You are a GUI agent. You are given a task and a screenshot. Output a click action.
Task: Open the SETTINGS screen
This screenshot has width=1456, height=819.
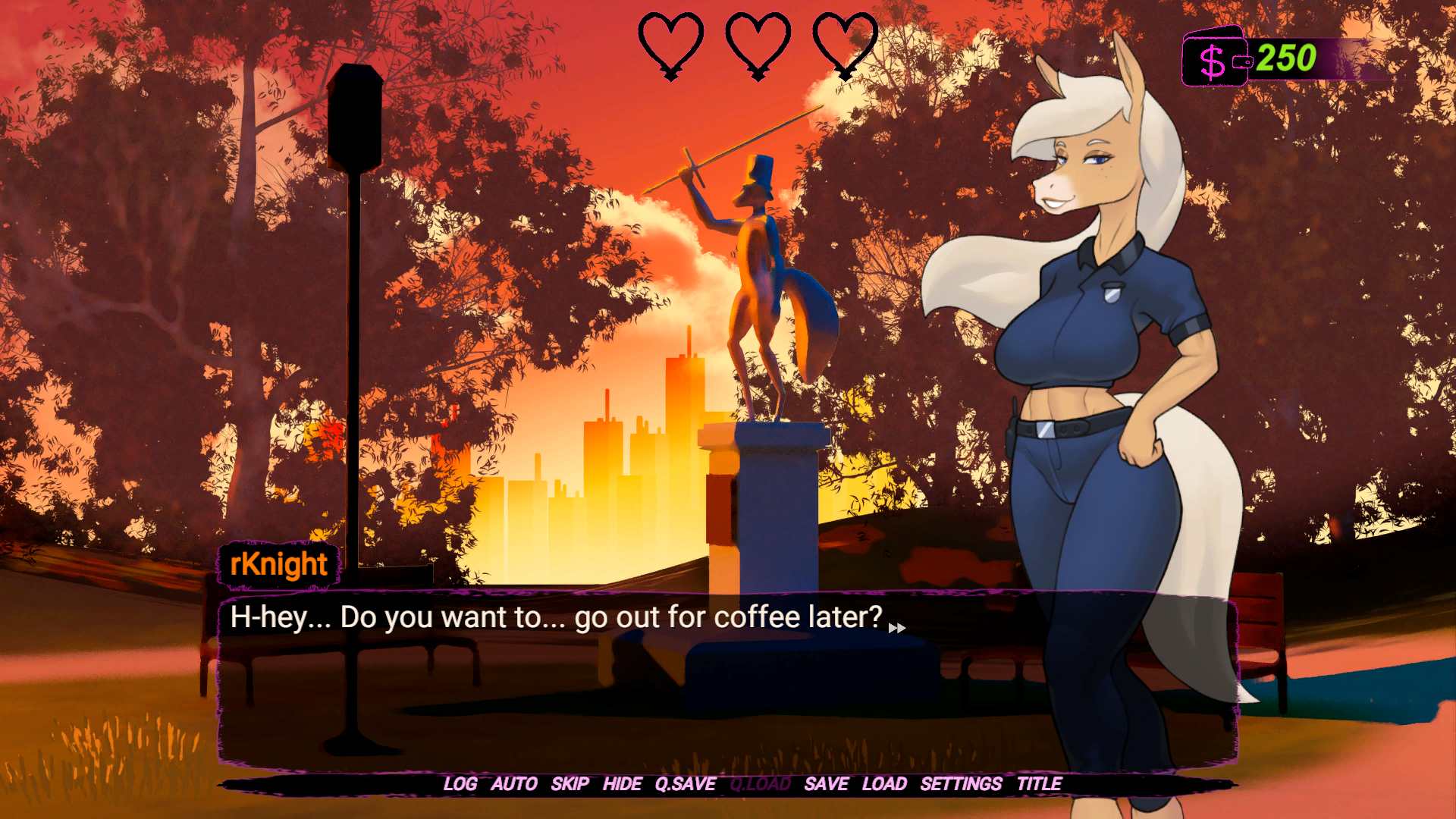coord(961,784)
